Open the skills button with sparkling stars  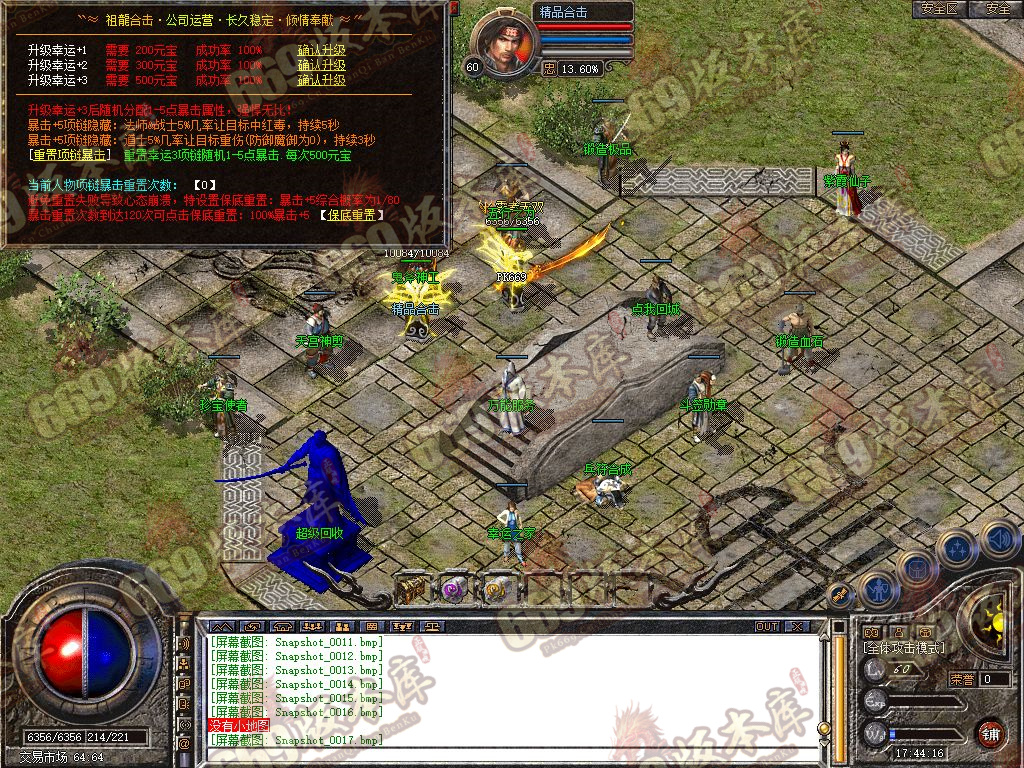click(957, 548)
